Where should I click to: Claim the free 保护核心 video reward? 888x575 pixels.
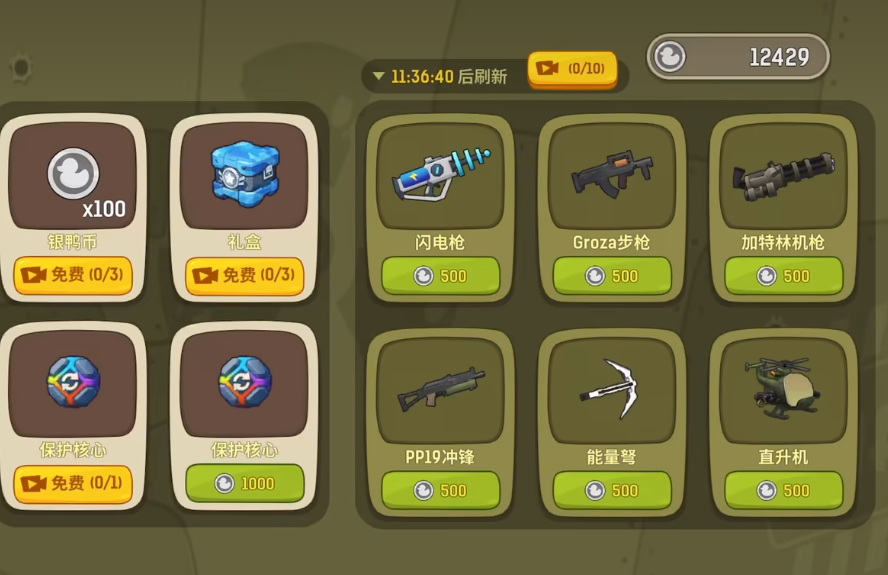(x=73, y=483)
